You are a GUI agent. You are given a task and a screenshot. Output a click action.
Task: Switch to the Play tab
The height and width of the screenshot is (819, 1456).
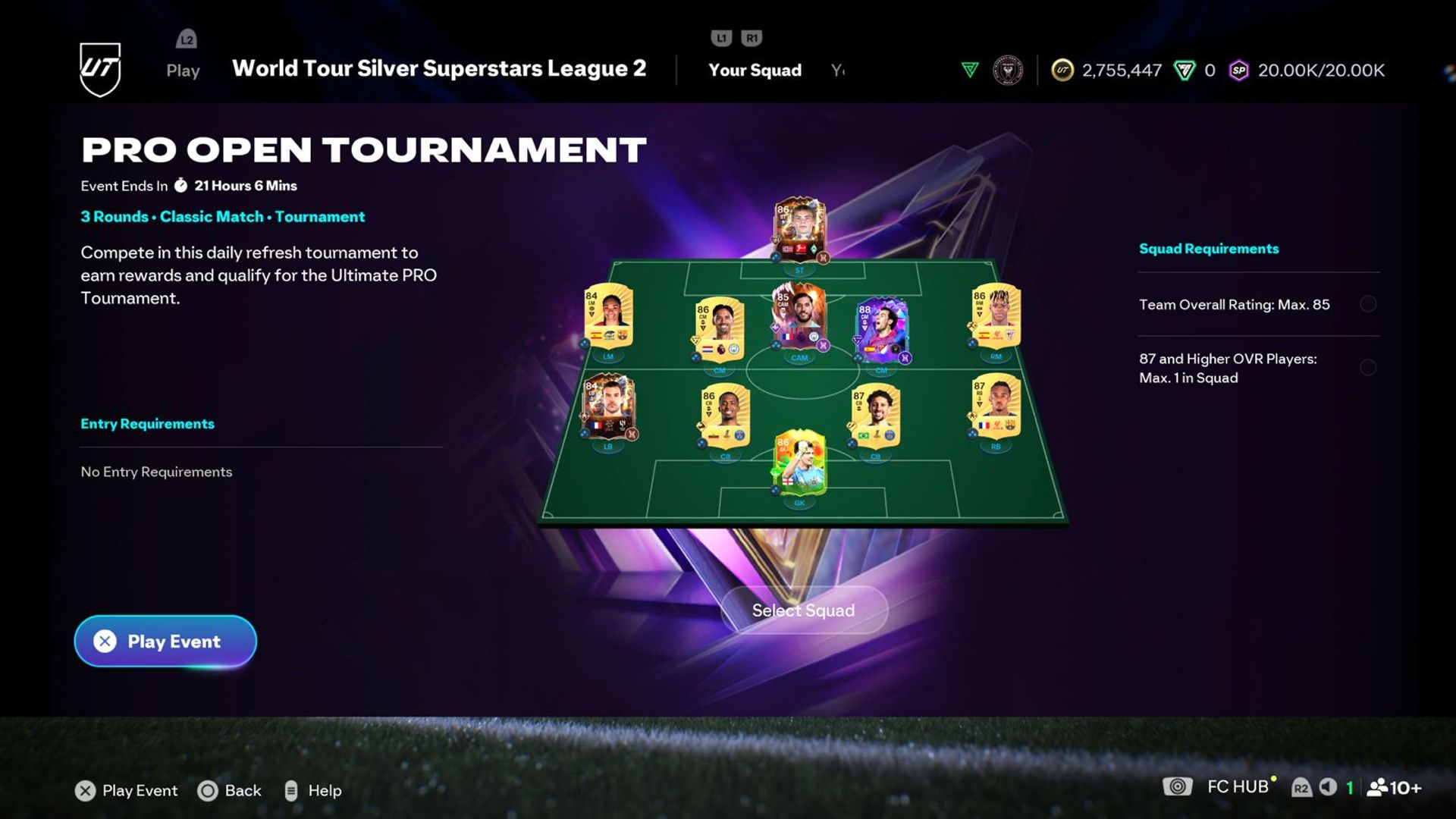(x=182, y=71)
